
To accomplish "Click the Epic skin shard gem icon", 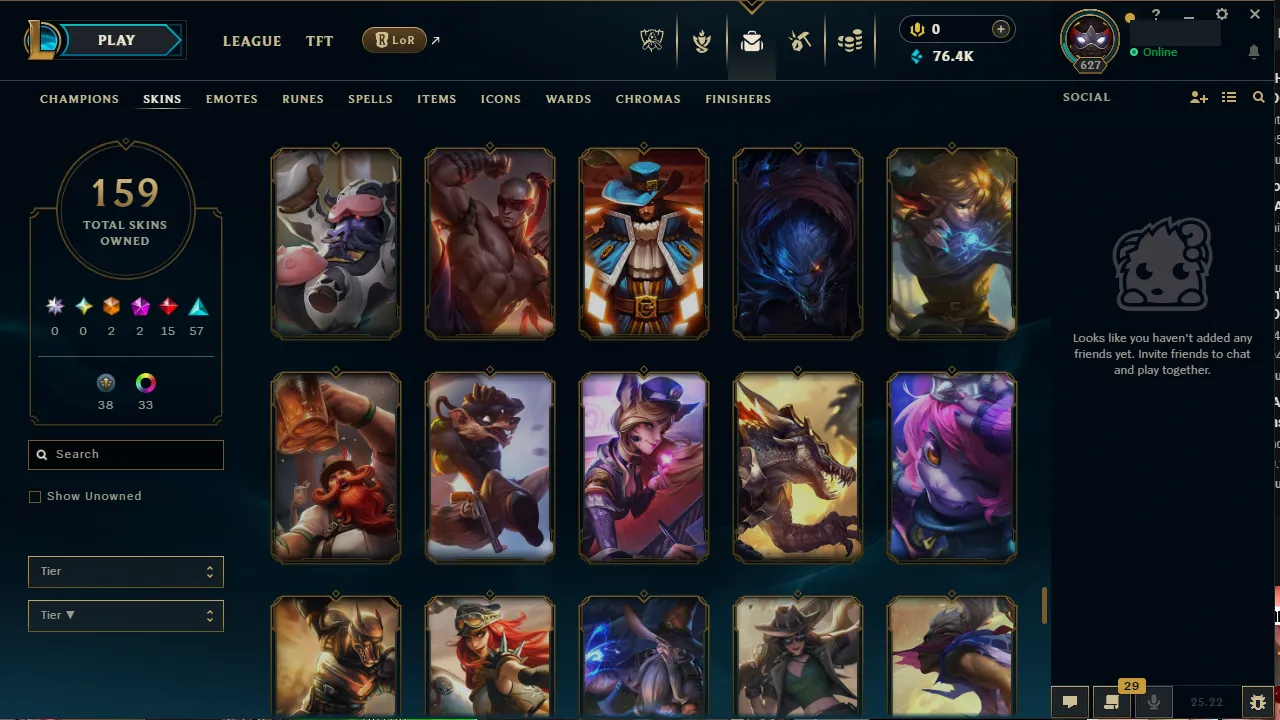I will coord(140,306).
